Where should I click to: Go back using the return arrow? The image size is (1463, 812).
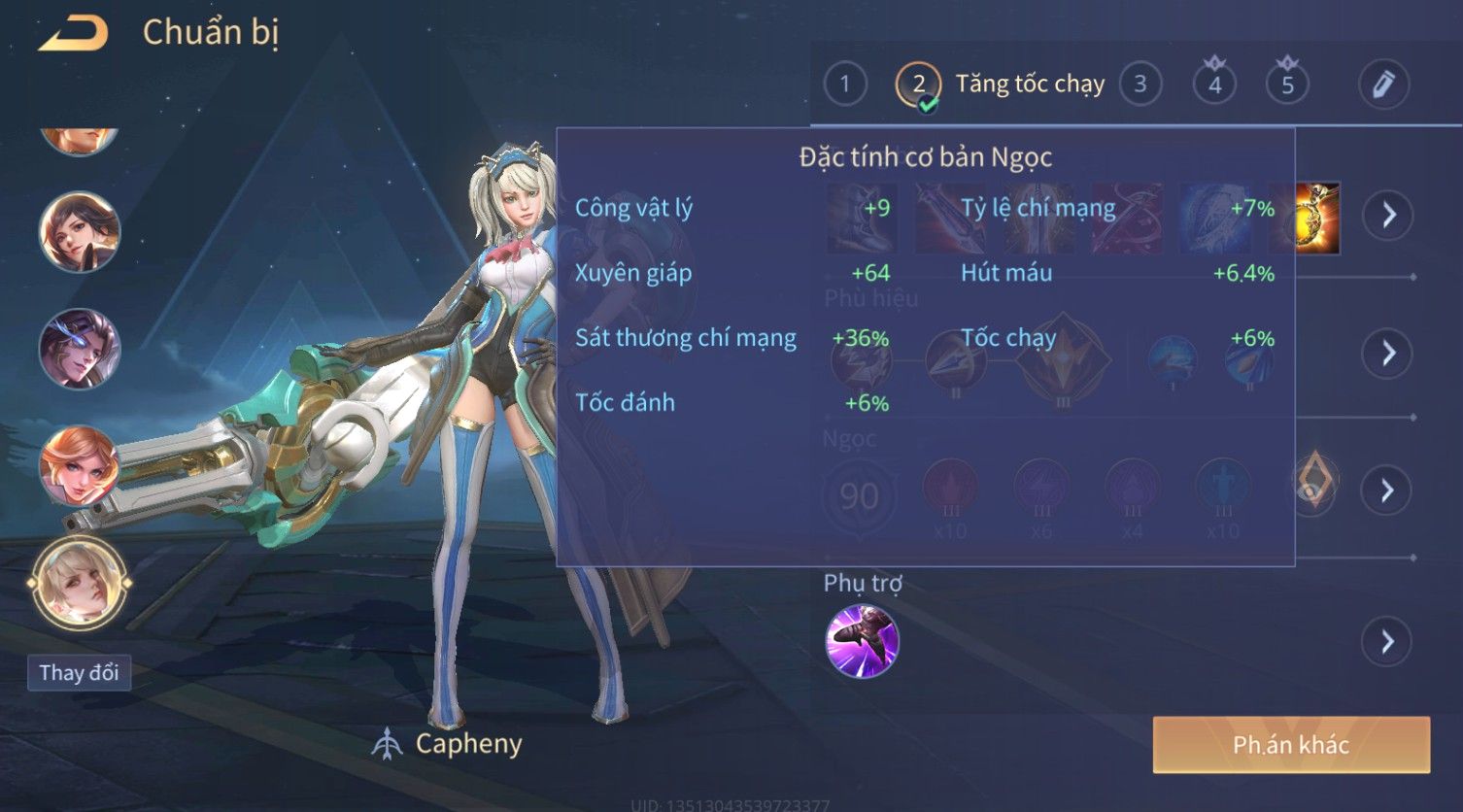(x=73, y=34)
